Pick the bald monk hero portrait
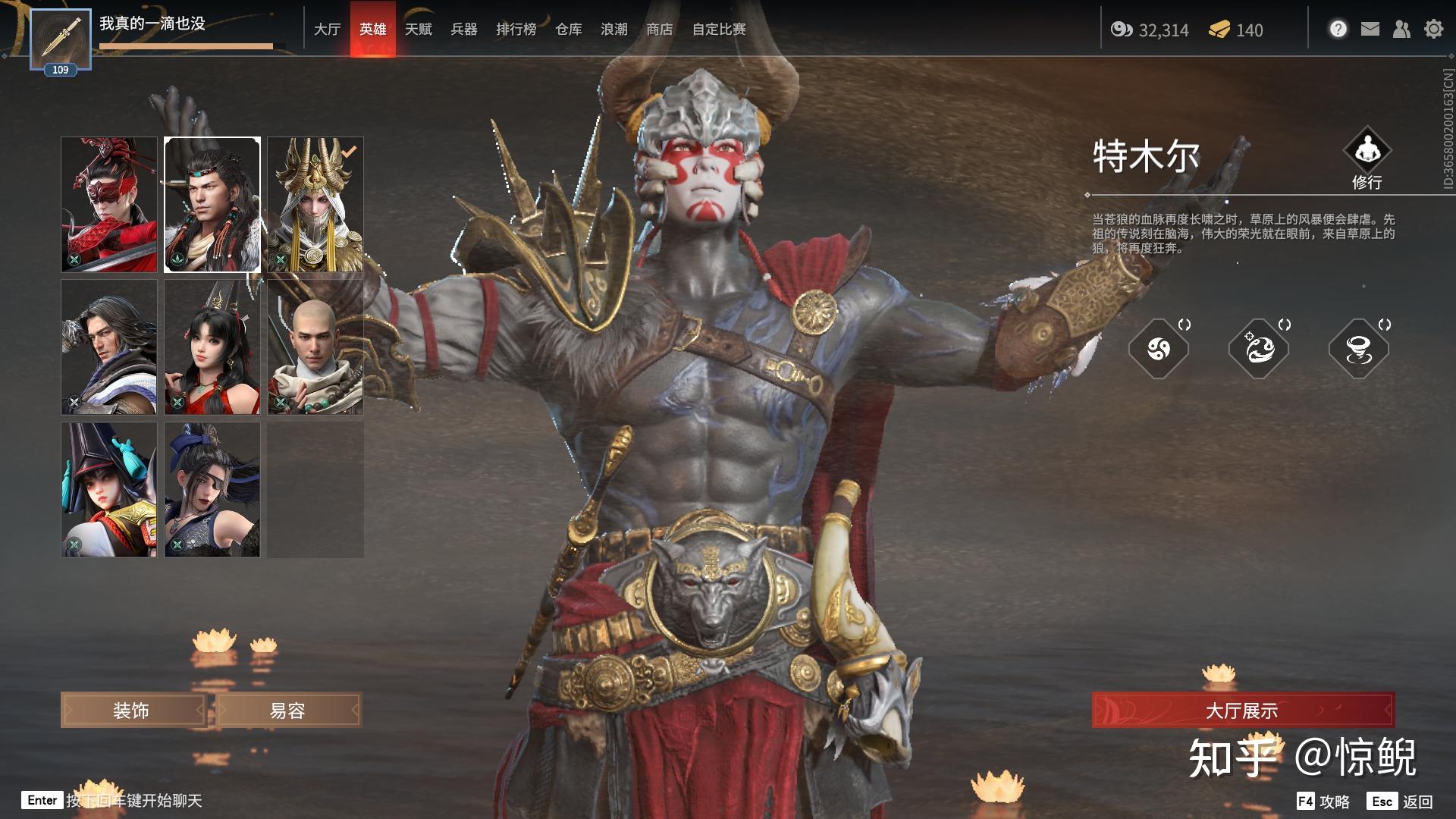 pos(315,347)
